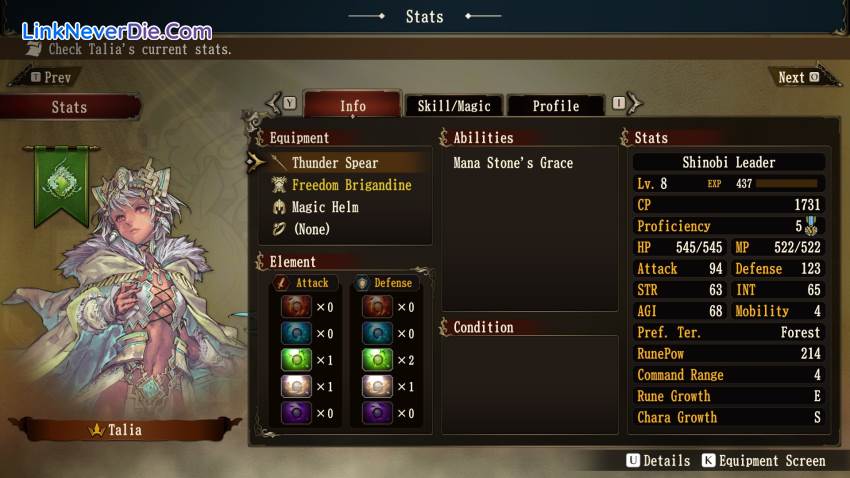This screenshot has height=478, width=850.
Task: Choose the Freedom Brigandine armor slot
Action: [x=350, y=185]
